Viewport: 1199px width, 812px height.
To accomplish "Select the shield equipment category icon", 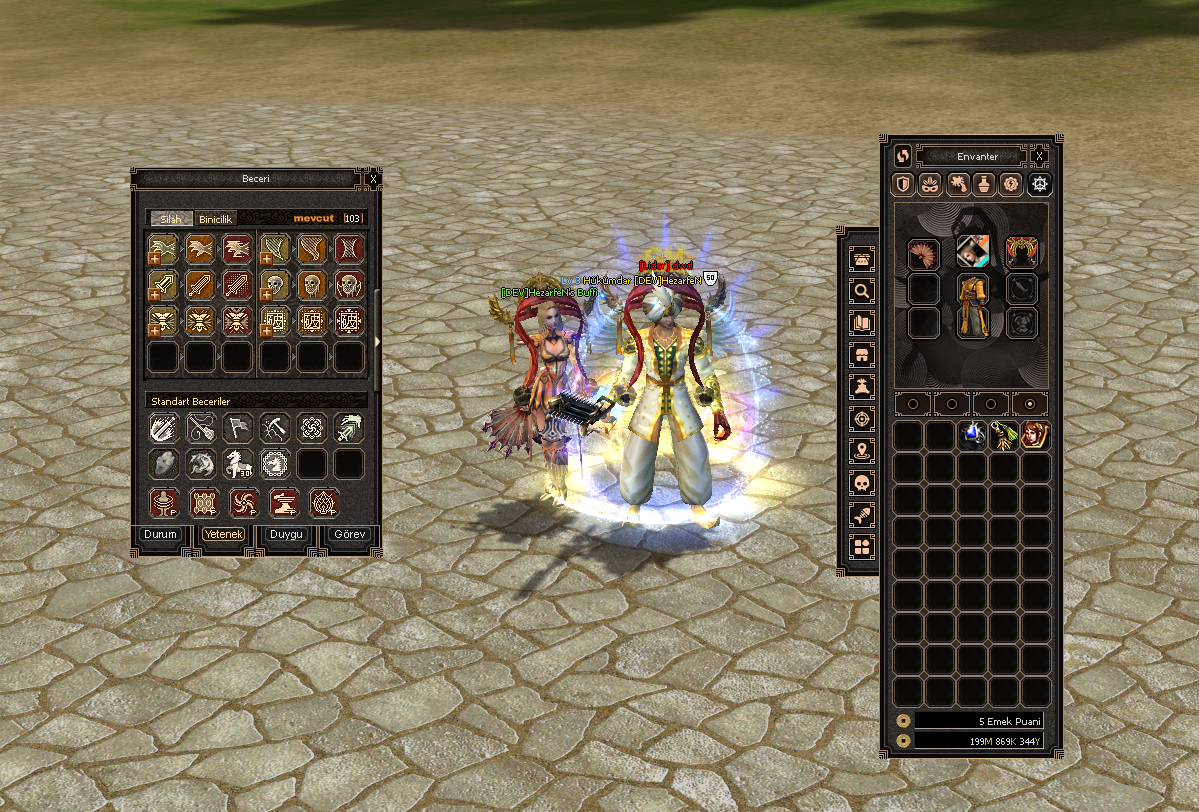I will (x=903, y=184).
